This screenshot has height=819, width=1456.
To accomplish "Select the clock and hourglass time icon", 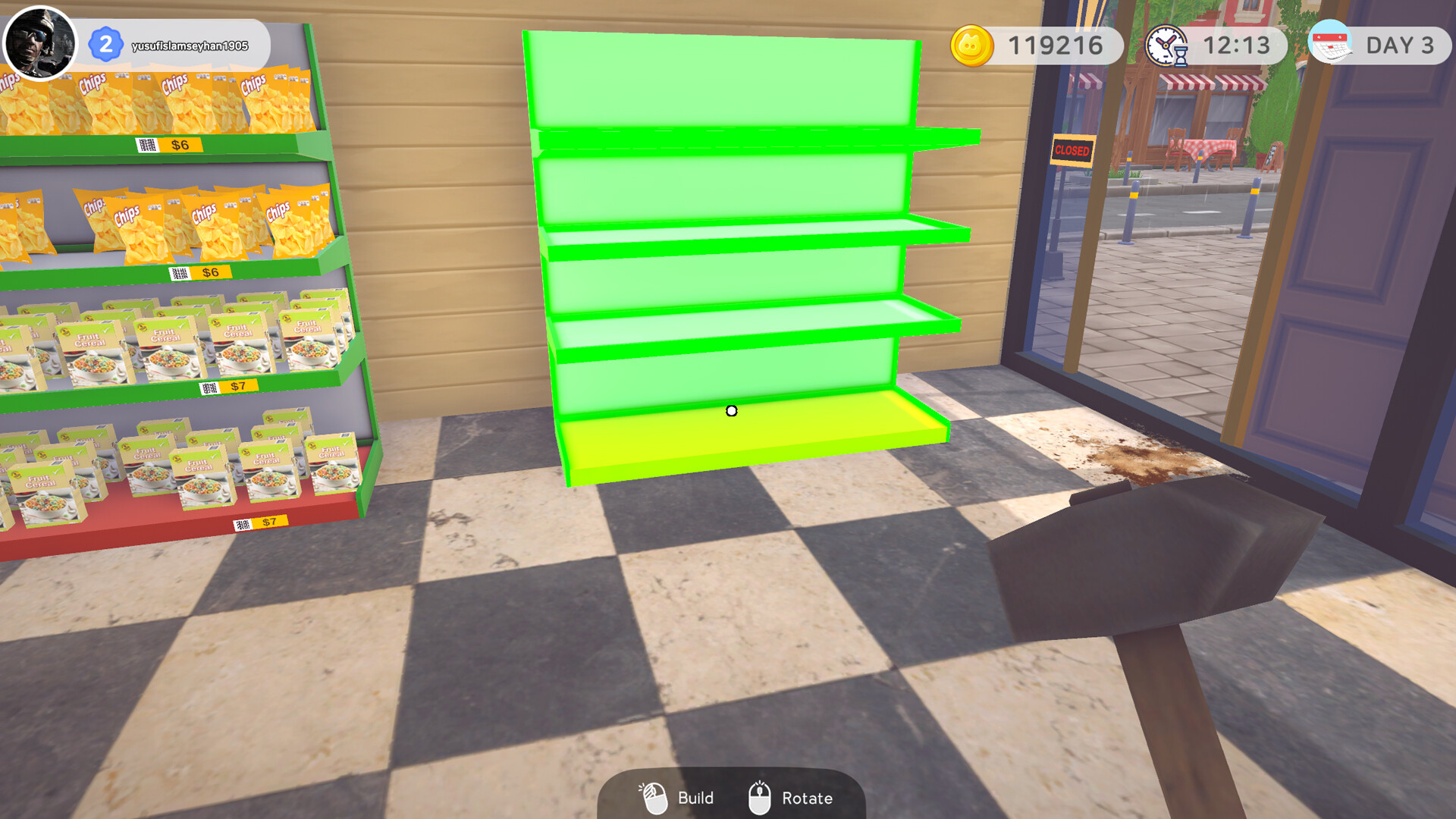I will click(x=1166, y=45).
